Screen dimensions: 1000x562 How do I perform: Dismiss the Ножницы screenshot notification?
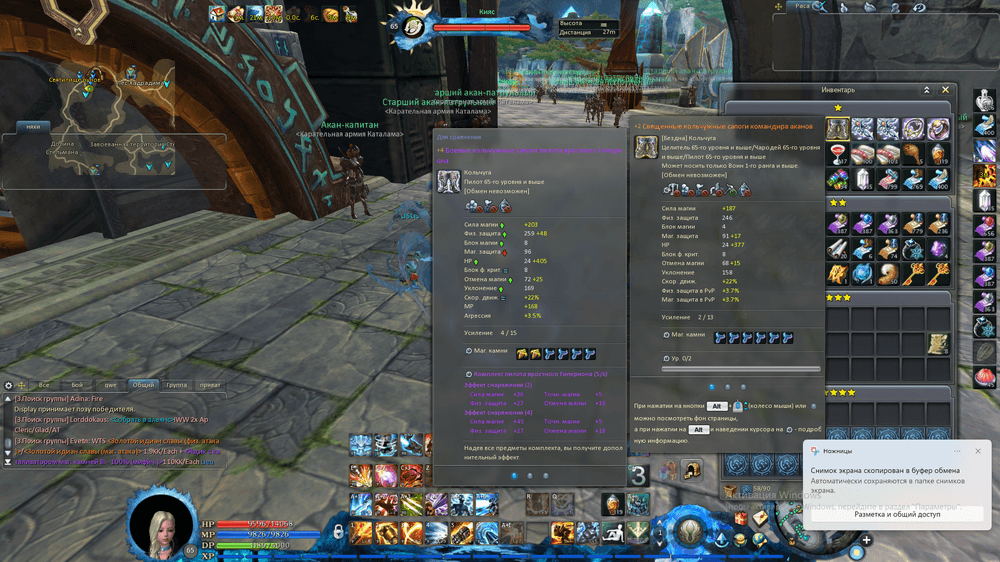click(977, 451)
